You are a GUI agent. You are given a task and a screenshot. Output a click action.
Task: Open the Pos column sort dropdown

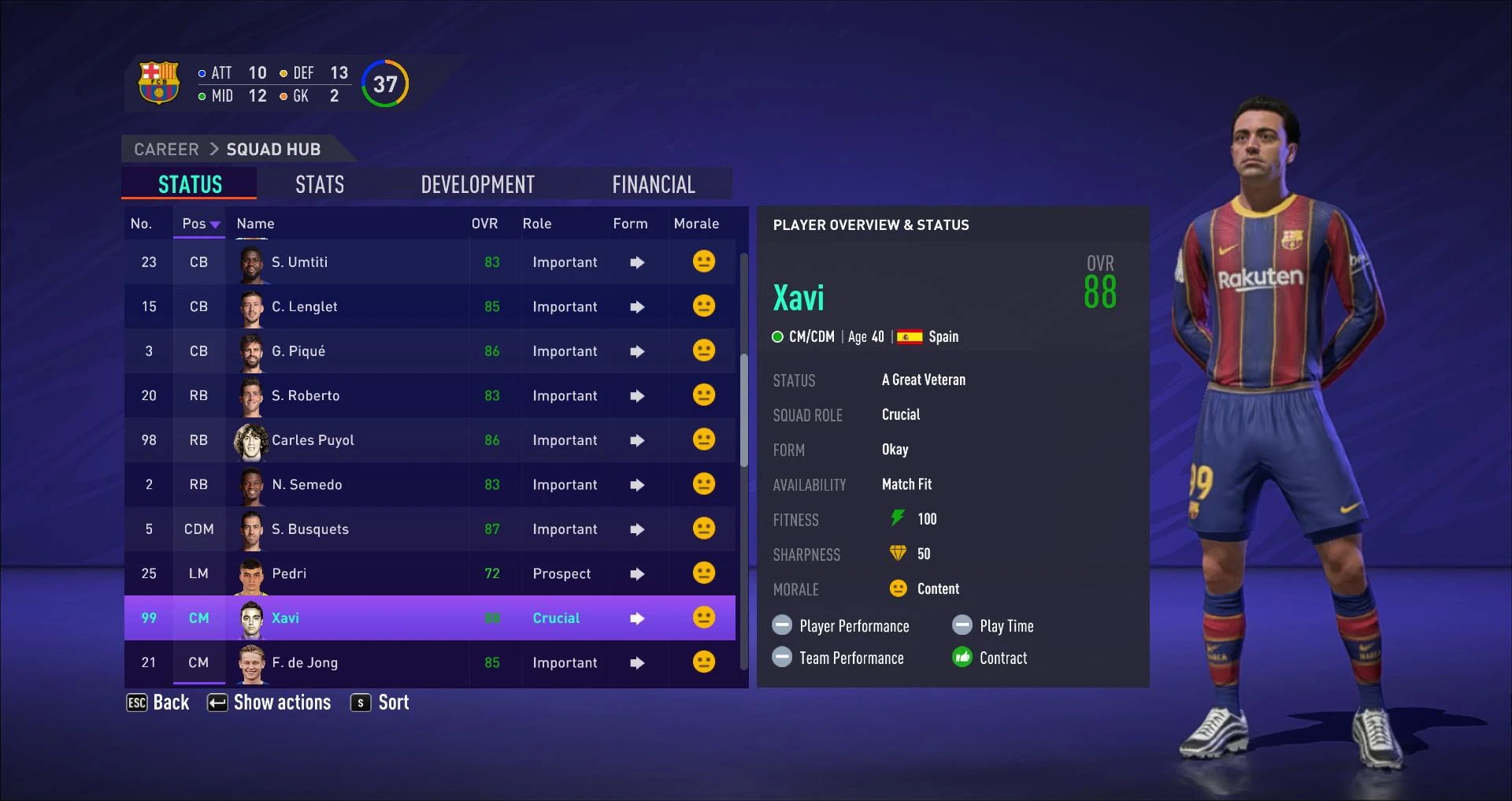coord(199,224)
